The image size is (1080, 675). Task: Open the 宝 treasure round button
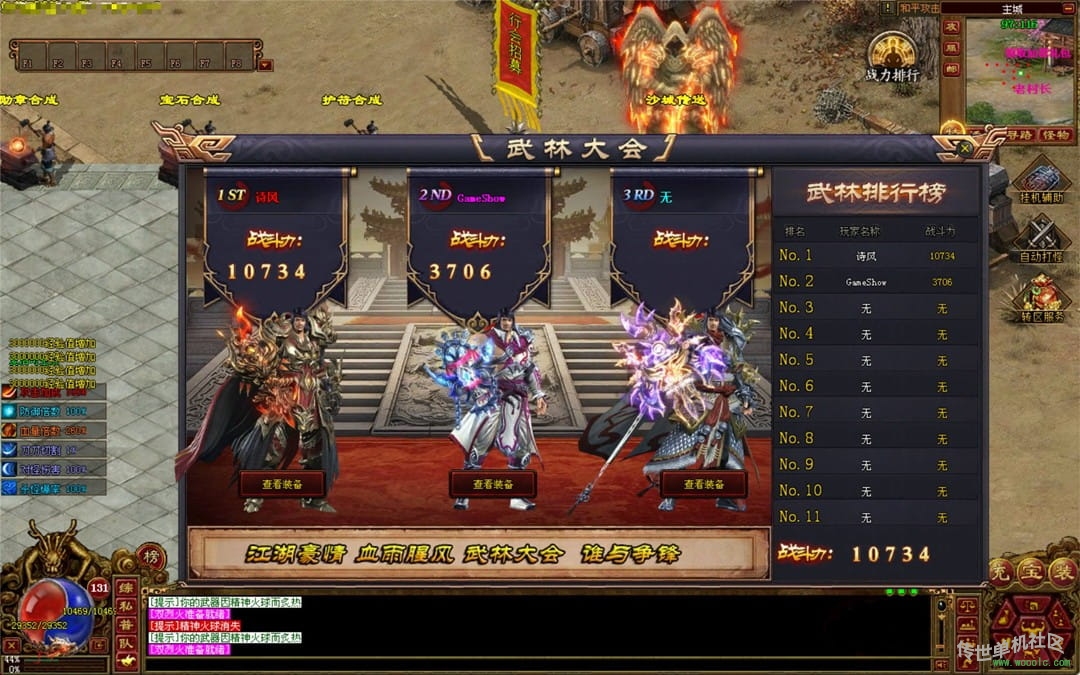coord(1031,572)
